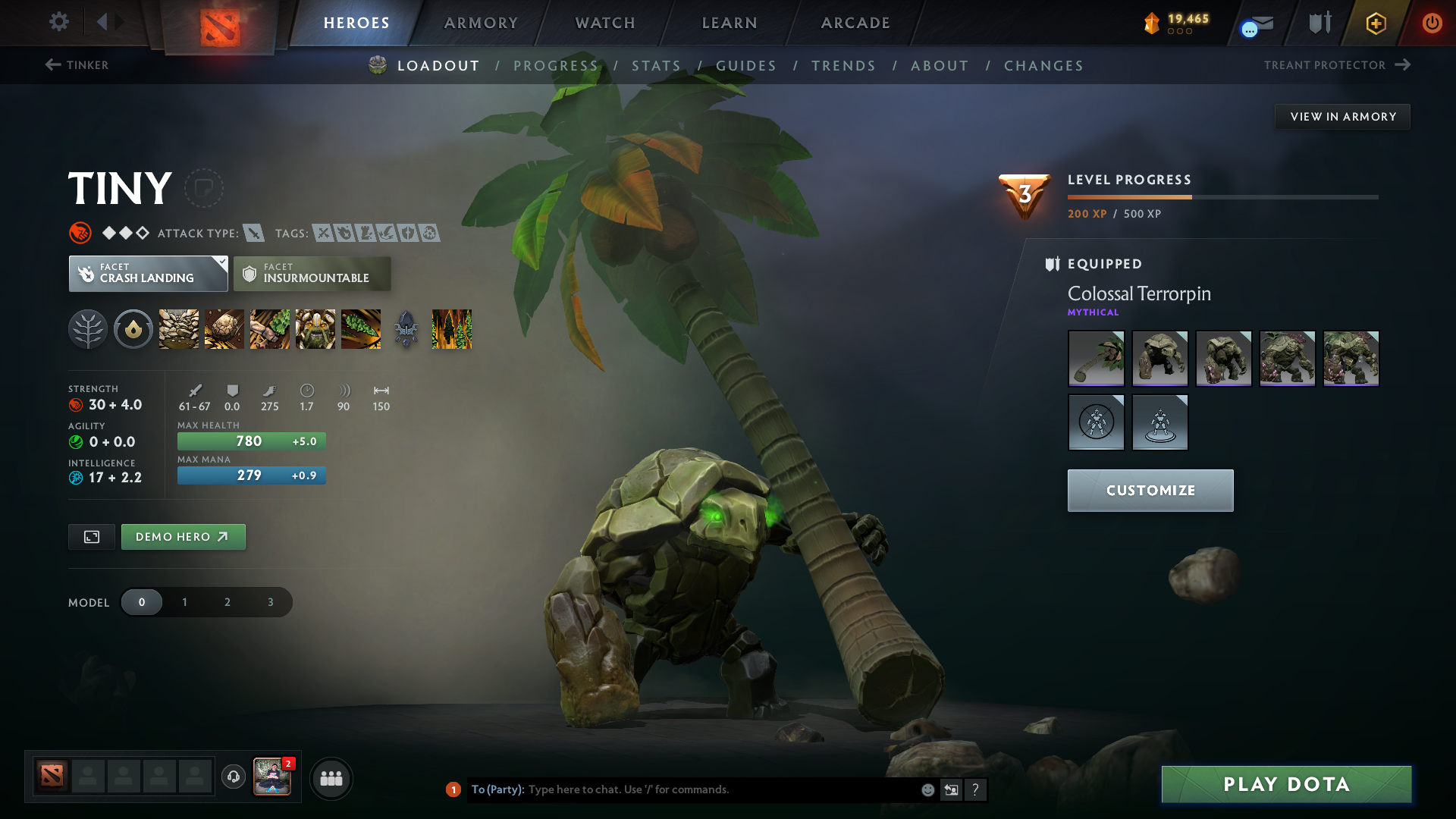Screen dimensions: 1456x819
Task: Open the Guides section for Tiny
Action: (745, 66)
